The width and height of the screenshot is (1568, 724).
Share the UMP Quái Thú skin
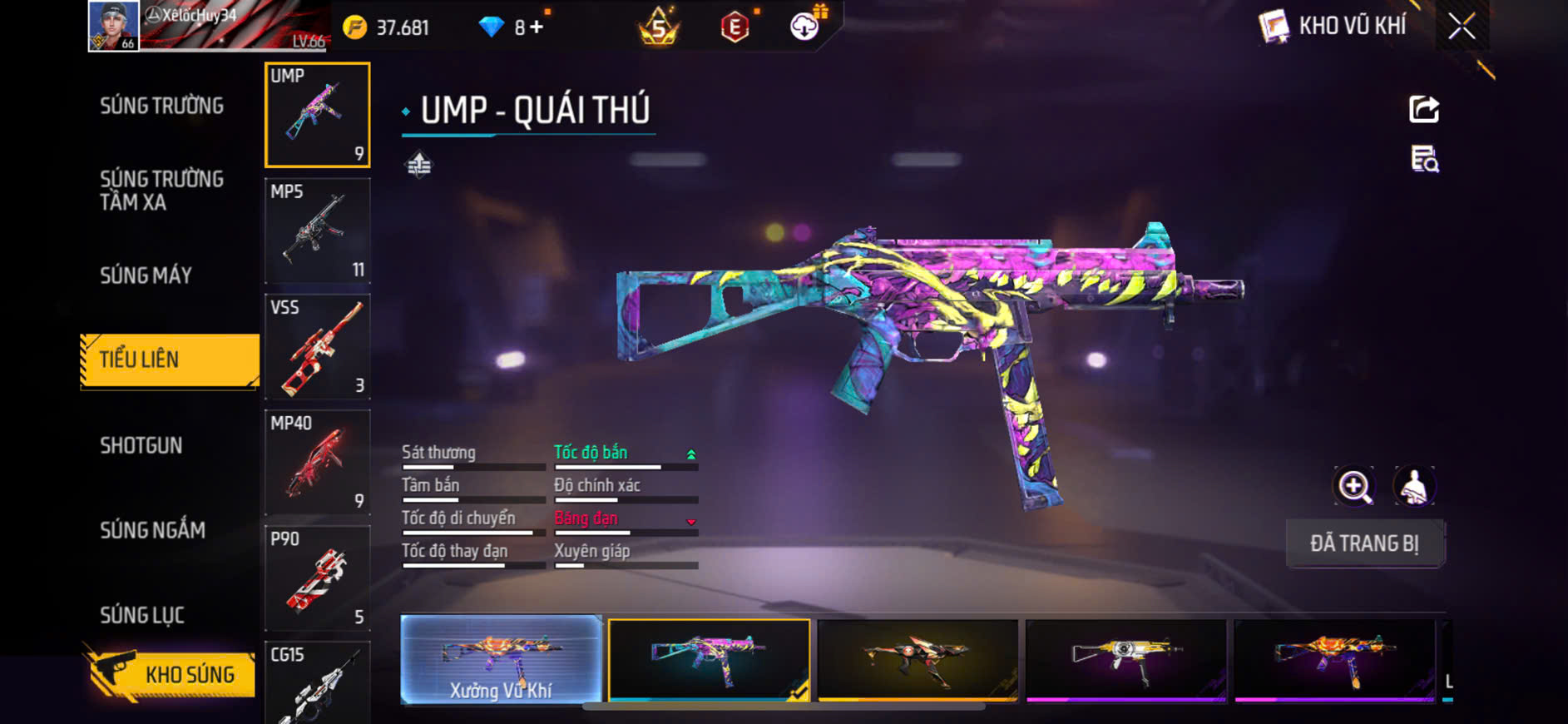1423,109
